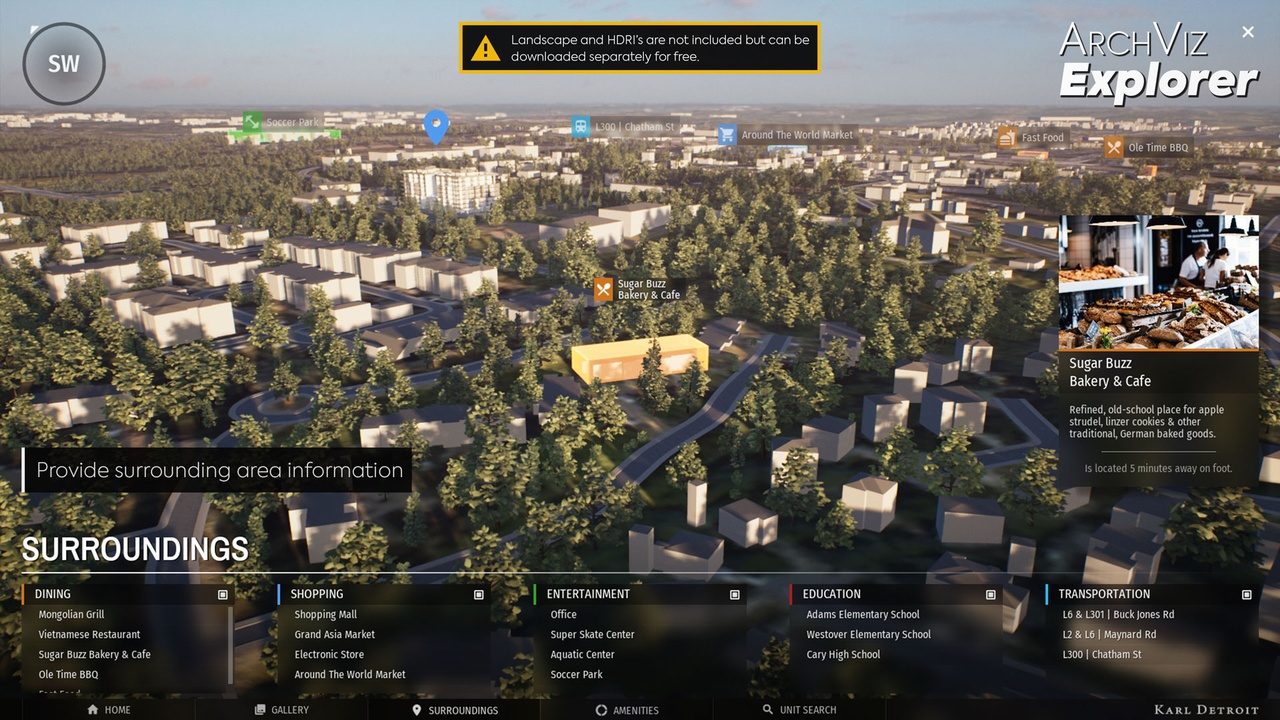Viewport: 1280px width, 720px height.
Task: Open Unit Search
Action: click(798, 710)
